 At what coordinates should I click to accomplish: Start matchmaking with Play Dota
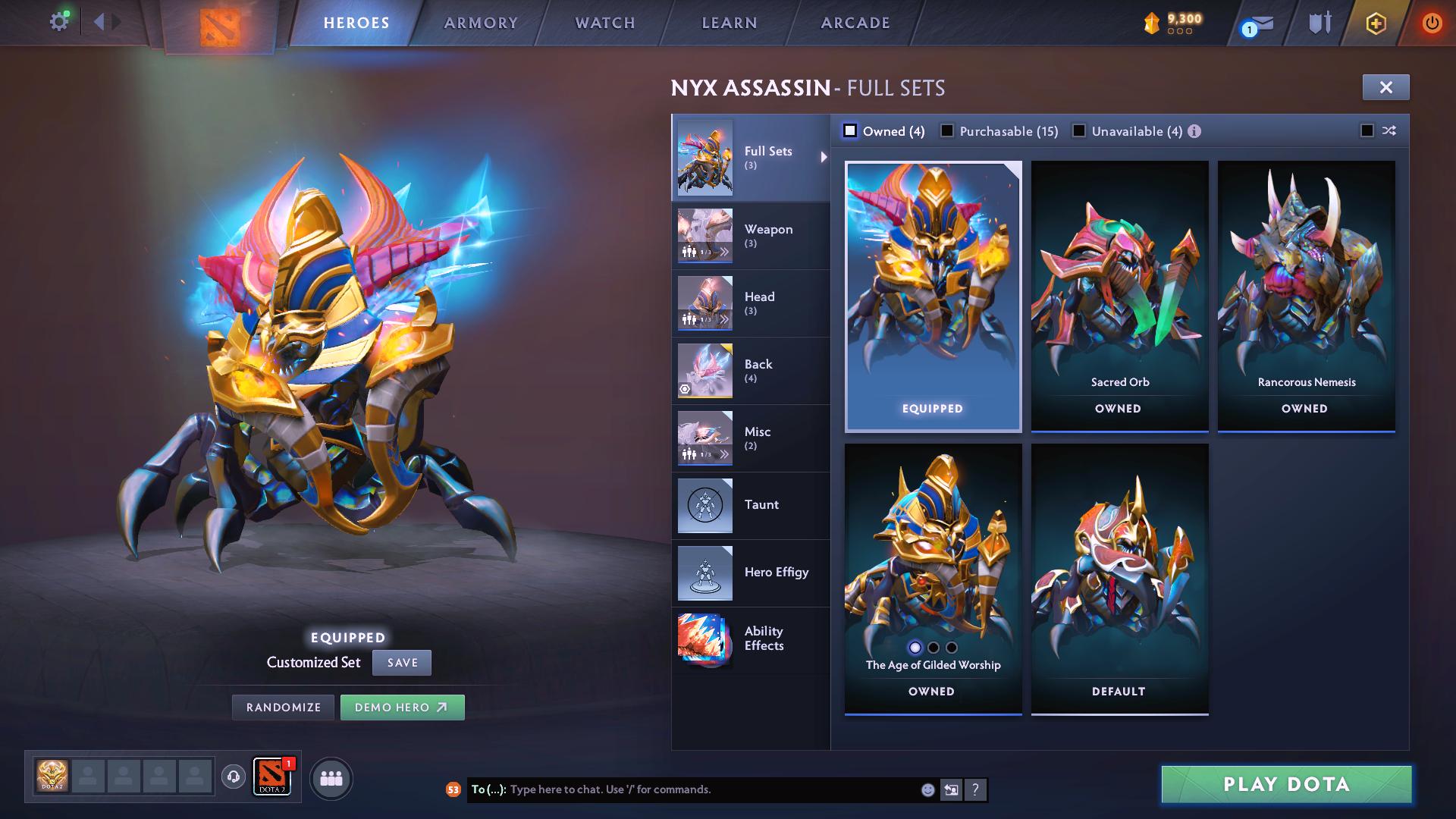pos(1286,784)
